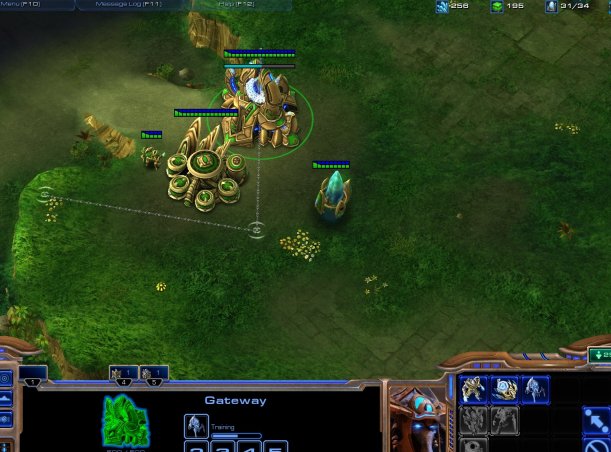Open the Help (F12) panel
Screen dimensions: 611x452
click(237, 5)
